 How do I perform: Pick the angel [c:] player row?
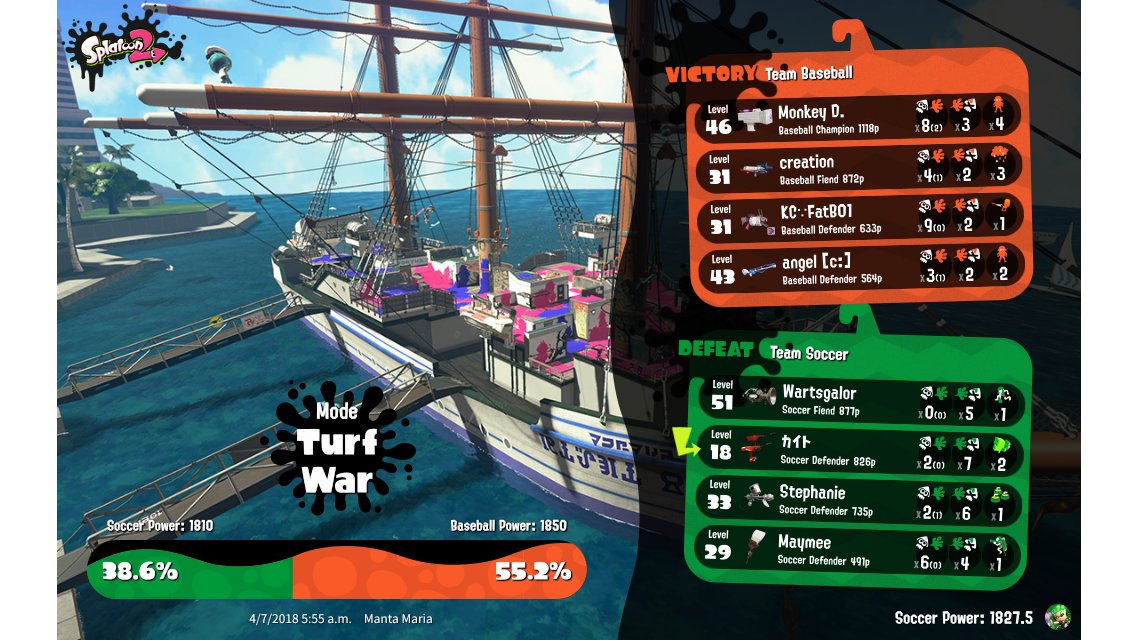click(x=860, y=267)
